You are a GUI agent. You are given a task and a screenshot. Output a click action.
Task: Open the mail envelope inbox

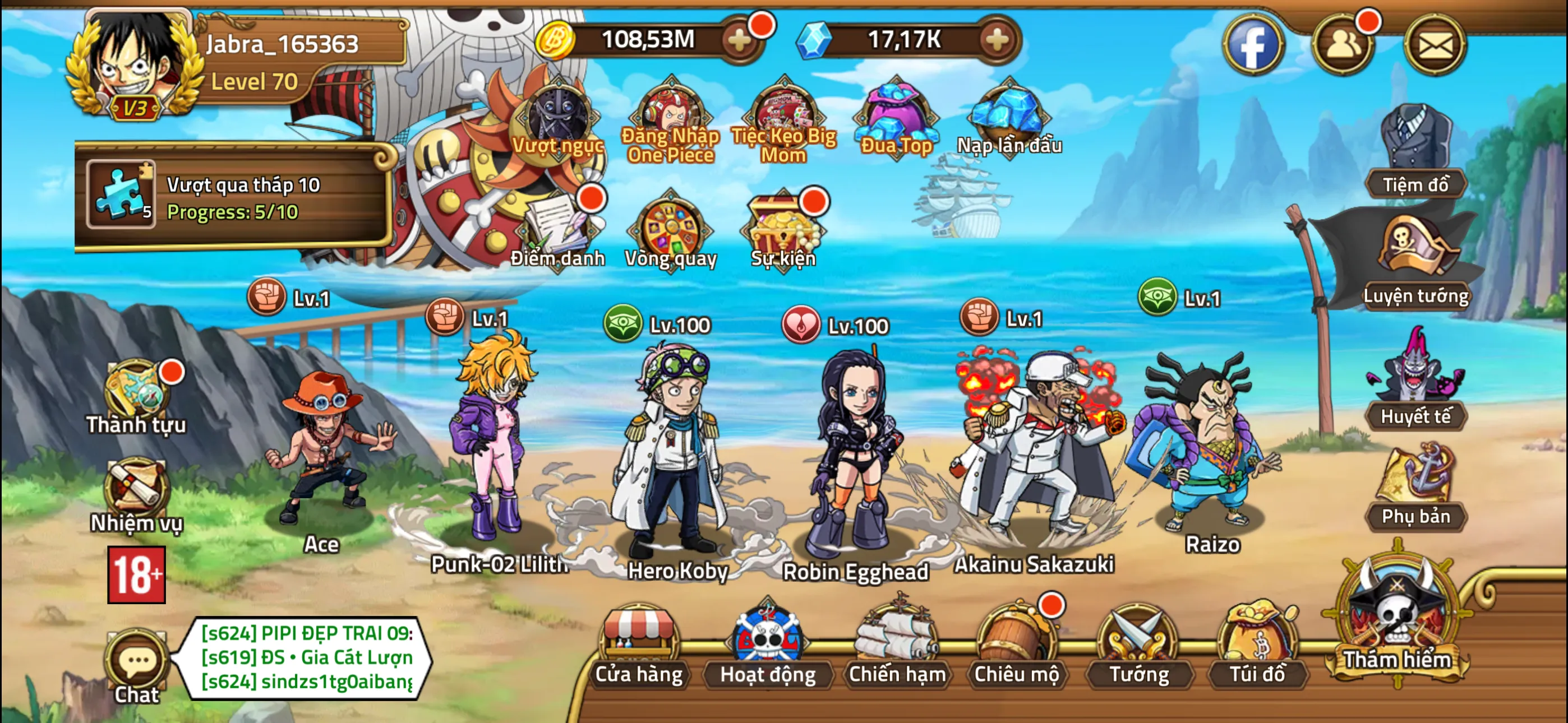[1435, 45]
